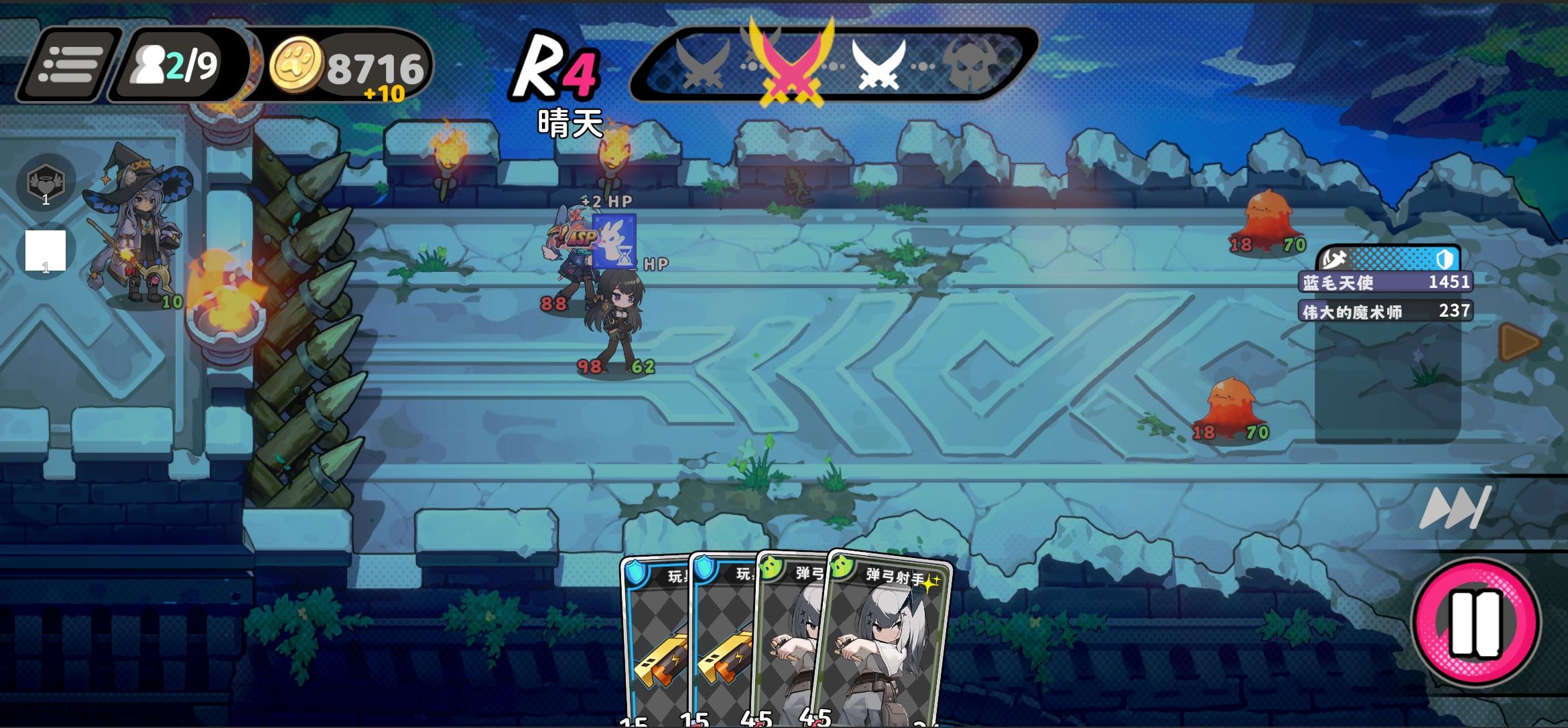Switch to the dagger damage tab
The height and width of the screenshot is (728, 1568).
point(1335,259)
